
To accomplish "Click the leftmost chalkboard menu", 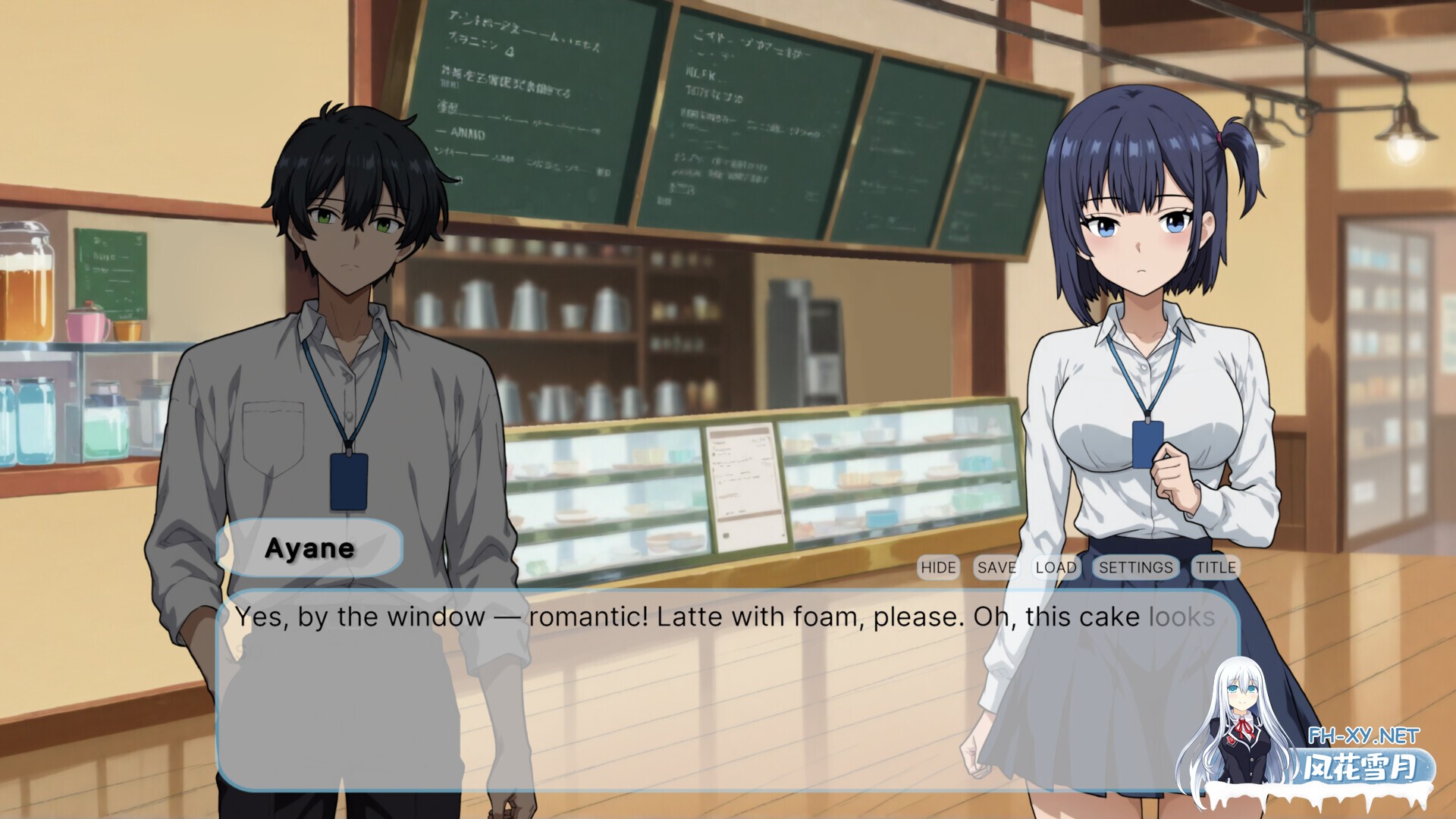I will point(523,99).
